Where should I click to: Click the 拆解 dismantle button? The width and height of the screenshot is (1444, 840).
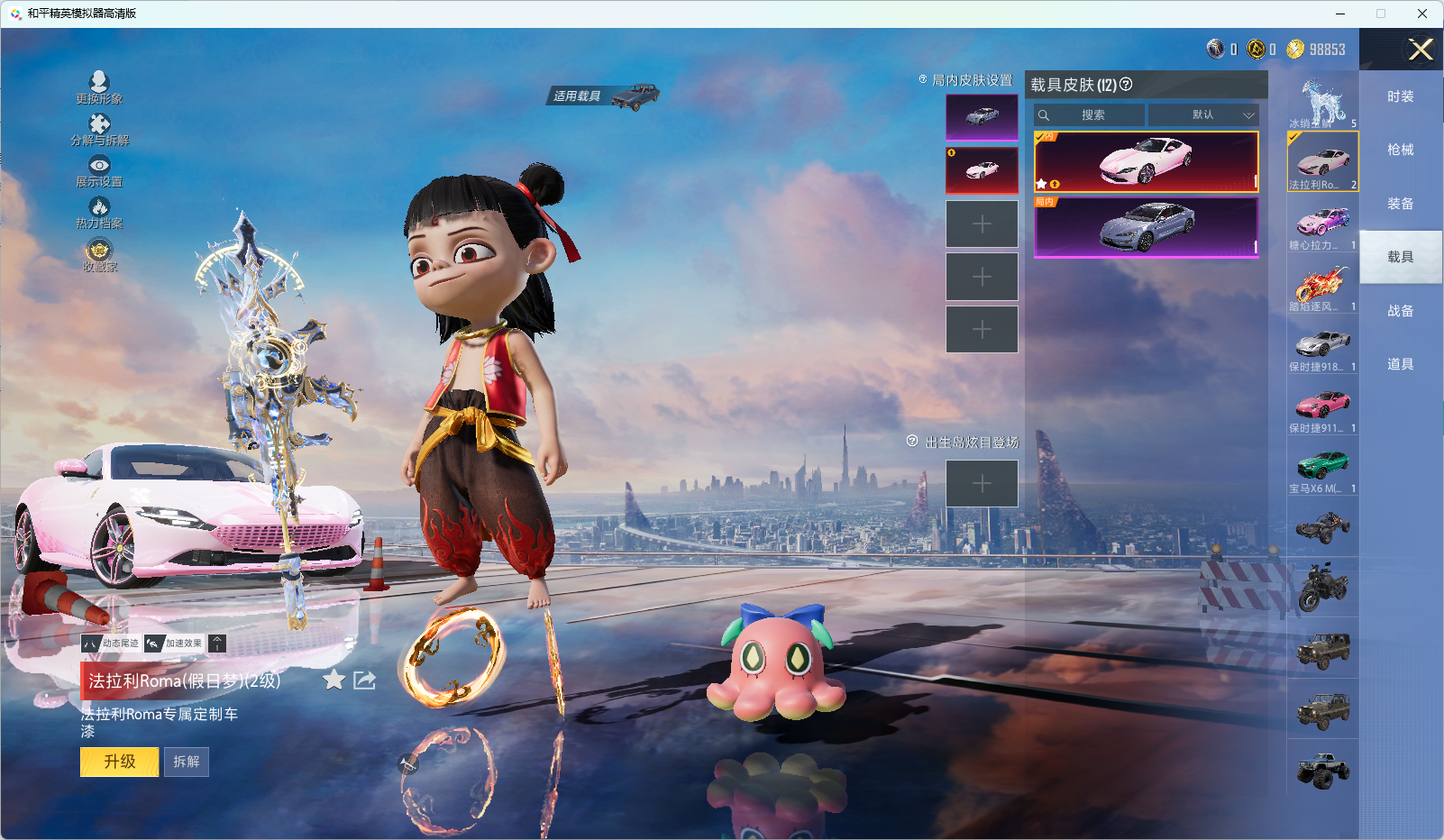[187, 762]
